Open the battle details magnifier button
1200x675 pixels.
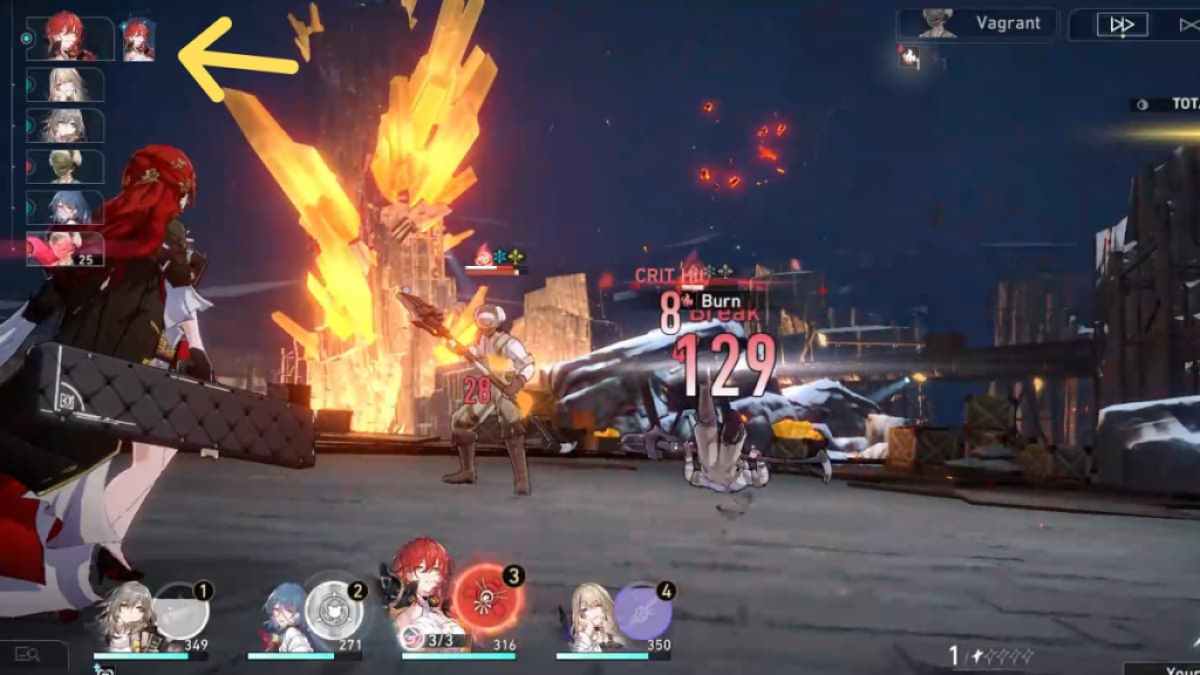[27, 655]
